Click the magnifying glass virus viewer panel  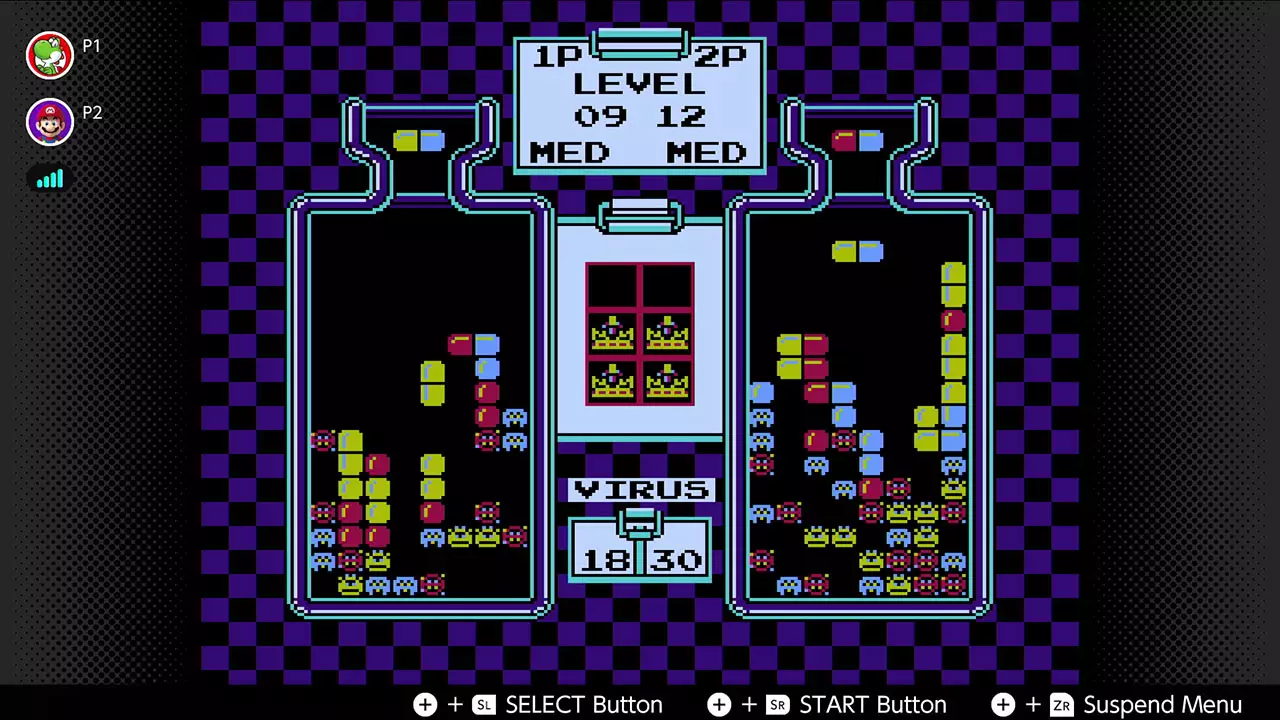click(x=640, y=333)
